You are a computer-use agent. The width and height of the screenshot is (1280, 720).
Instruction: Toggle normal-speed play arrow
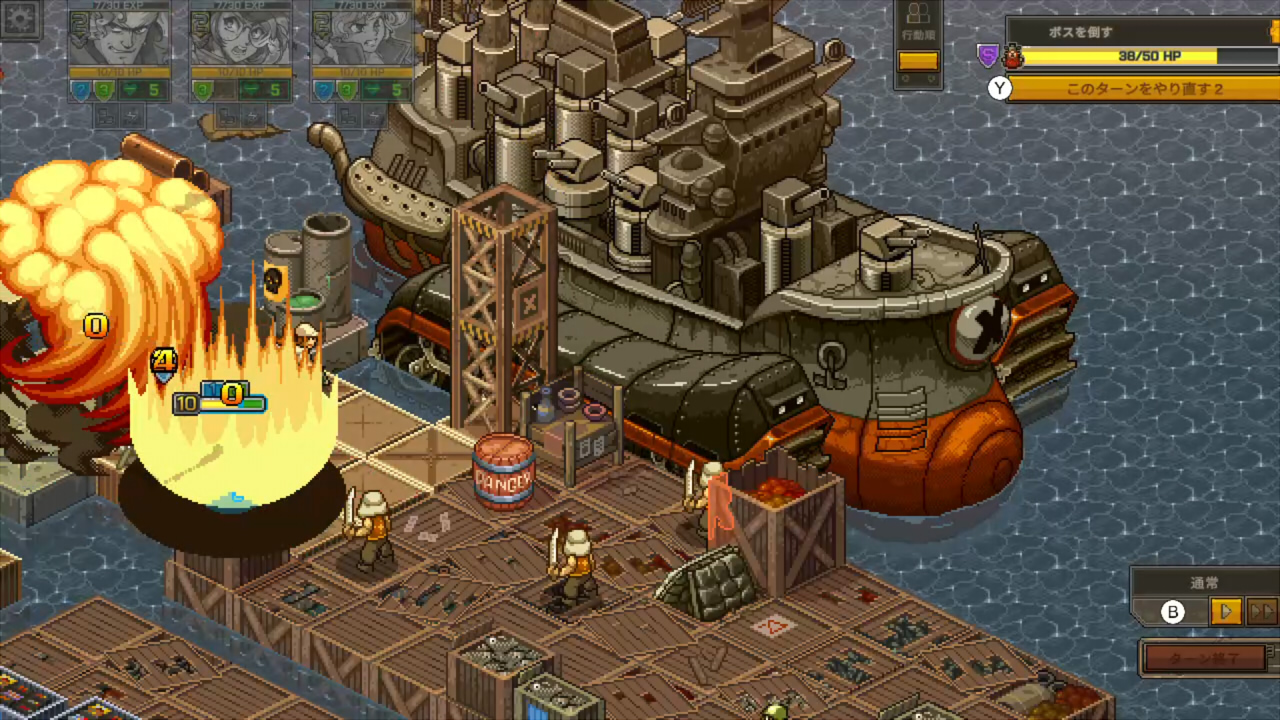point(1226,611)
